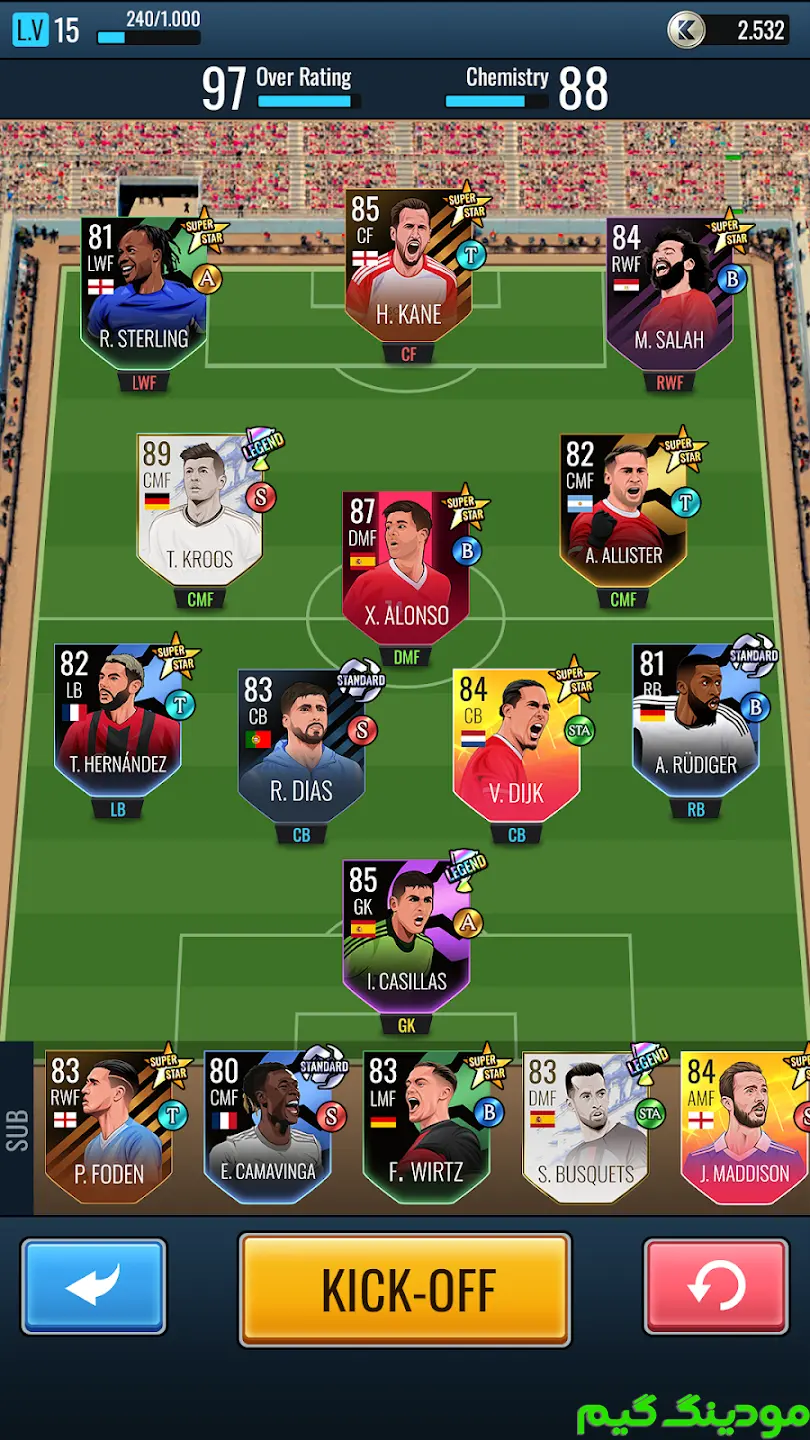Start the match with KICK-OFF
Screen dimensions: 810x1440
pyautogui.click(x=404, y=1289)
